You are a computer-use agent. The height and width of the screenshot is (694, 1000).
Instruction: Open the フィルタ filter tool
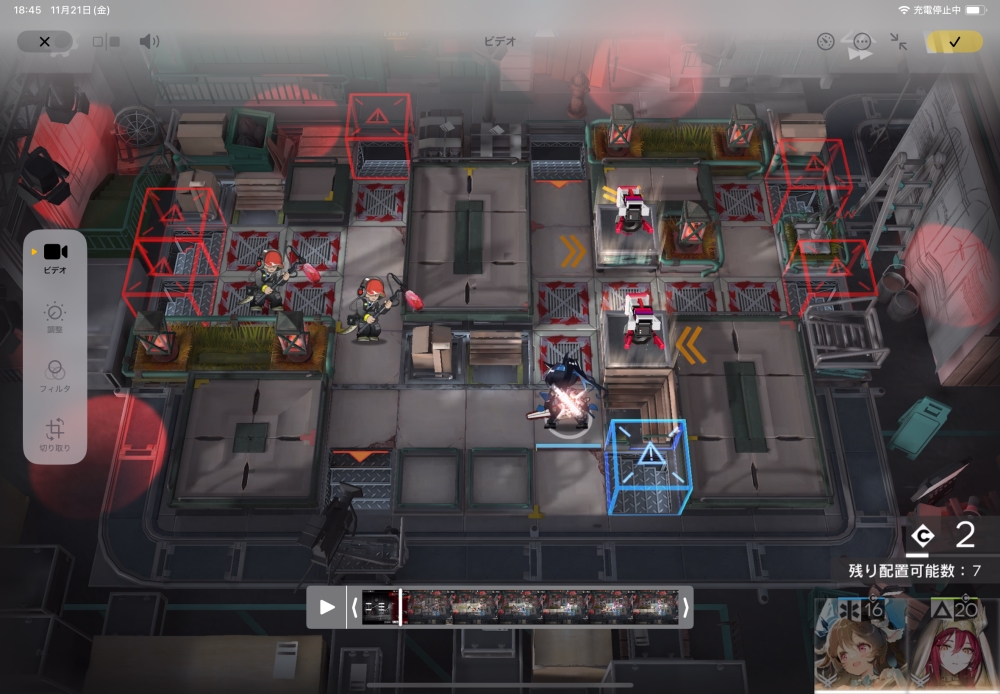tap(55, 375)
